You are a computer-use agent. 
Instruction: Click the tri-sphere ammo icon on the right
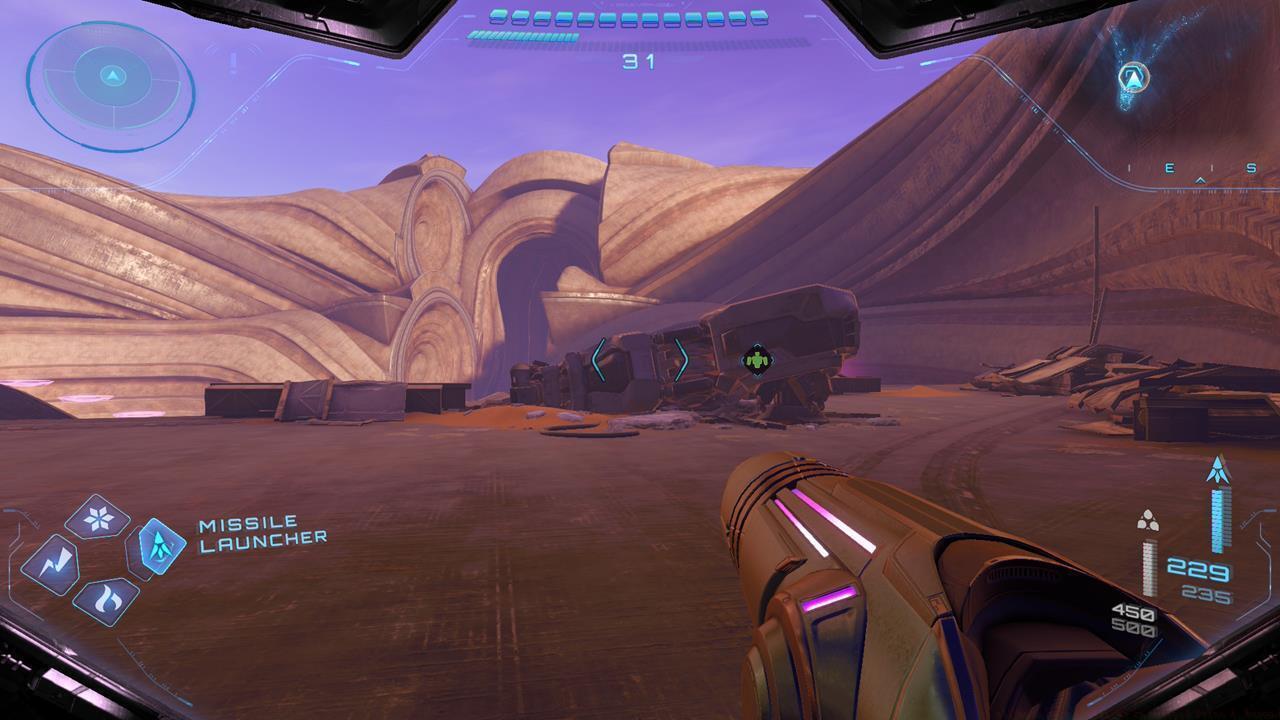(1148, 518)
